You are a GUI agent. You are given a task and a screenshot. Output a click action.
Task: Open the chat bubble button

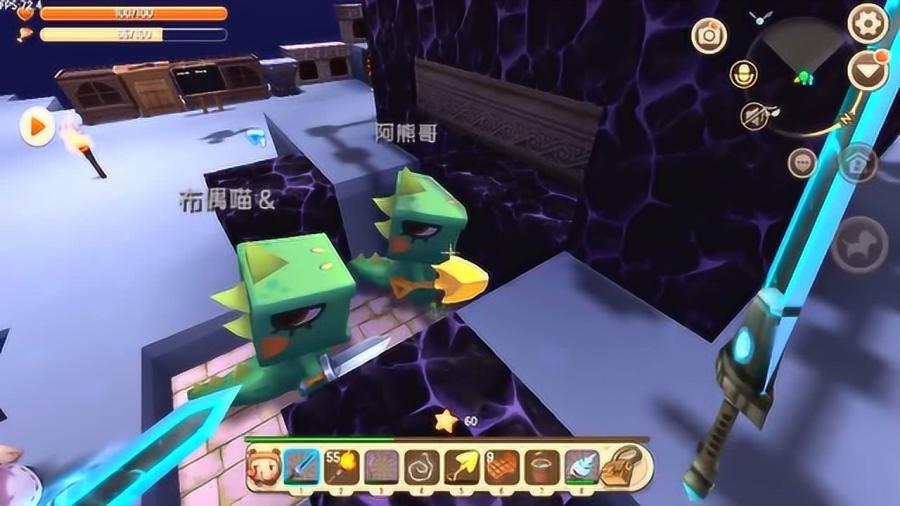point(801,163)
